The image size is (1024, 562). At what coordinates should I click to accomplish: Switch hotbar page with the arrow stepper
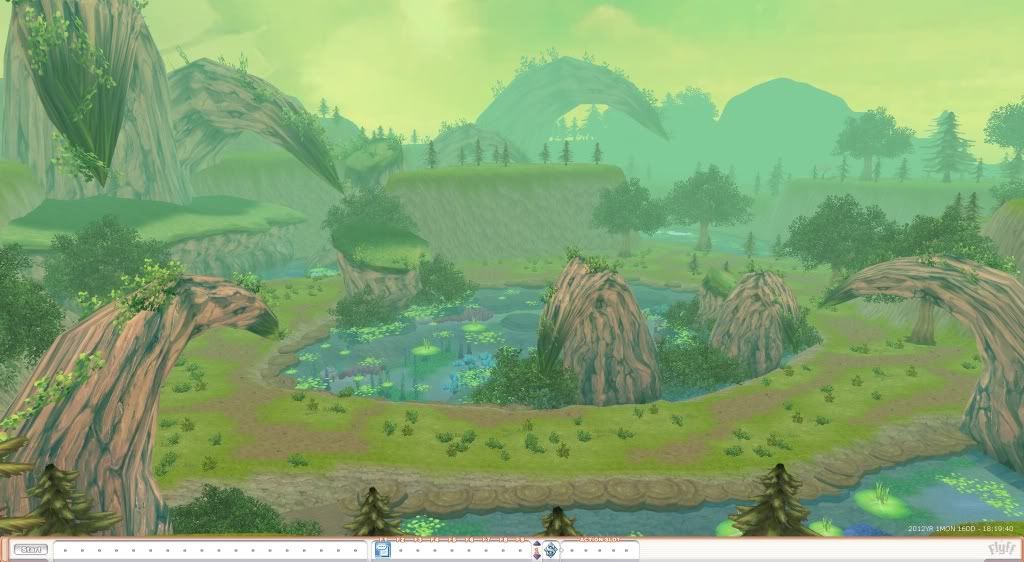[536, 549]
